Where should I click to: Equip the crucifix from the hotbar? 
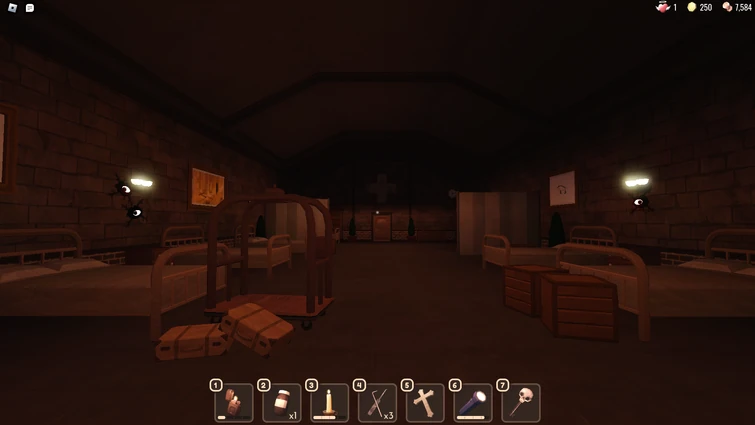tap(426, 403)
